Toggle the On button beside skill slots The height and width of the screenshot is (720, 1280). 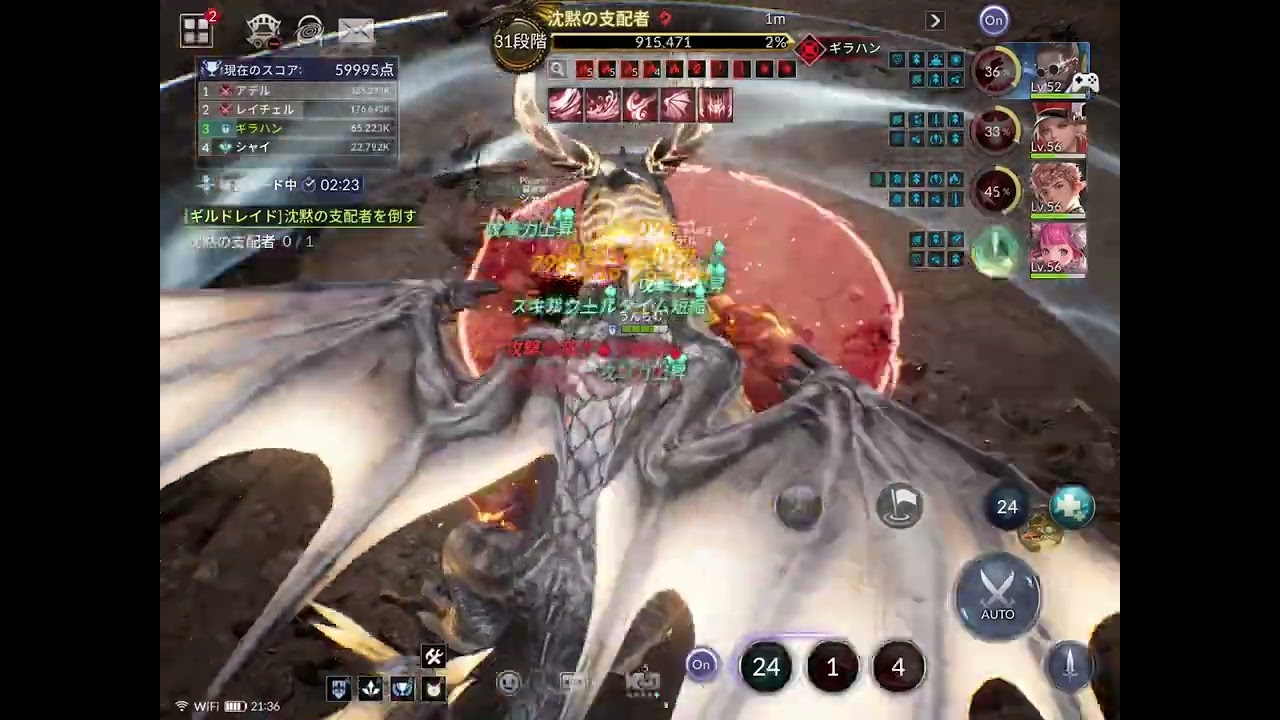pos(701,665)
